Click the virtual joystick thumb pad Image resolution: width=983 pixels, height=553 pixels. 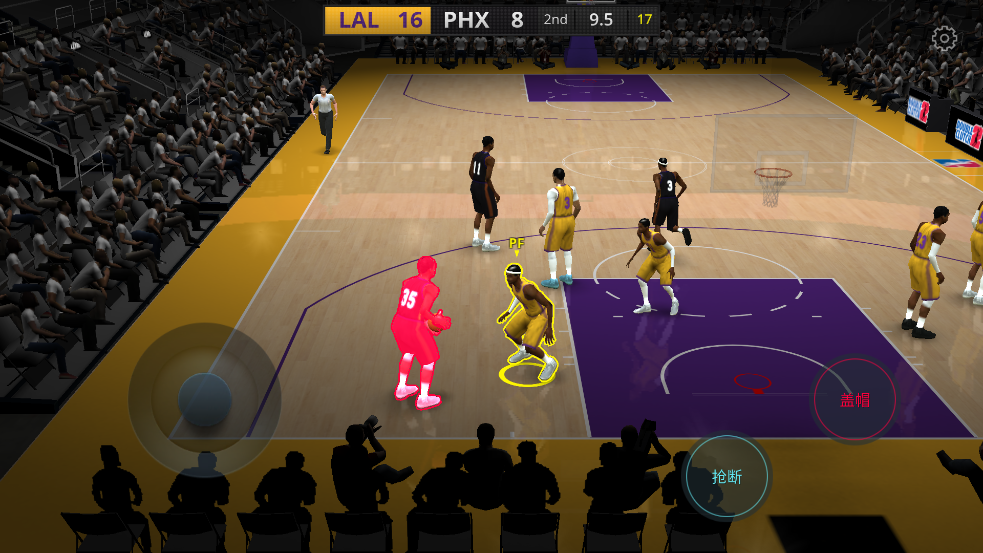click(x=205, y=400)
